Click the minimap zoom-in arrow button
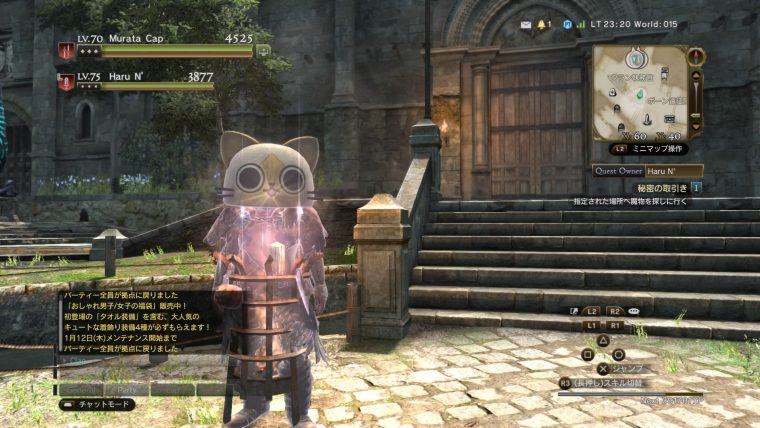 (697, 74)
